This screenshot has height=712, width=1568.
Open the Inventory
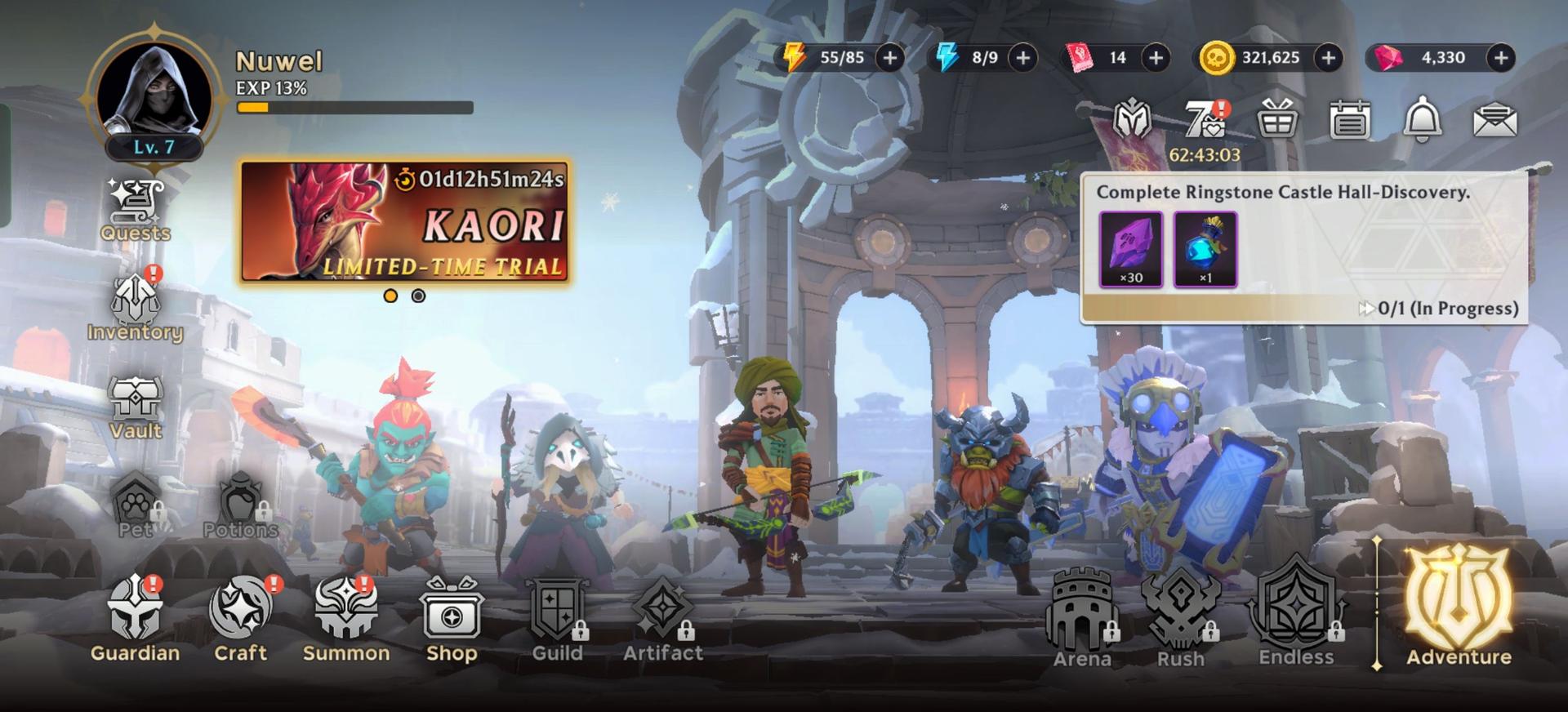pos(136,309)
